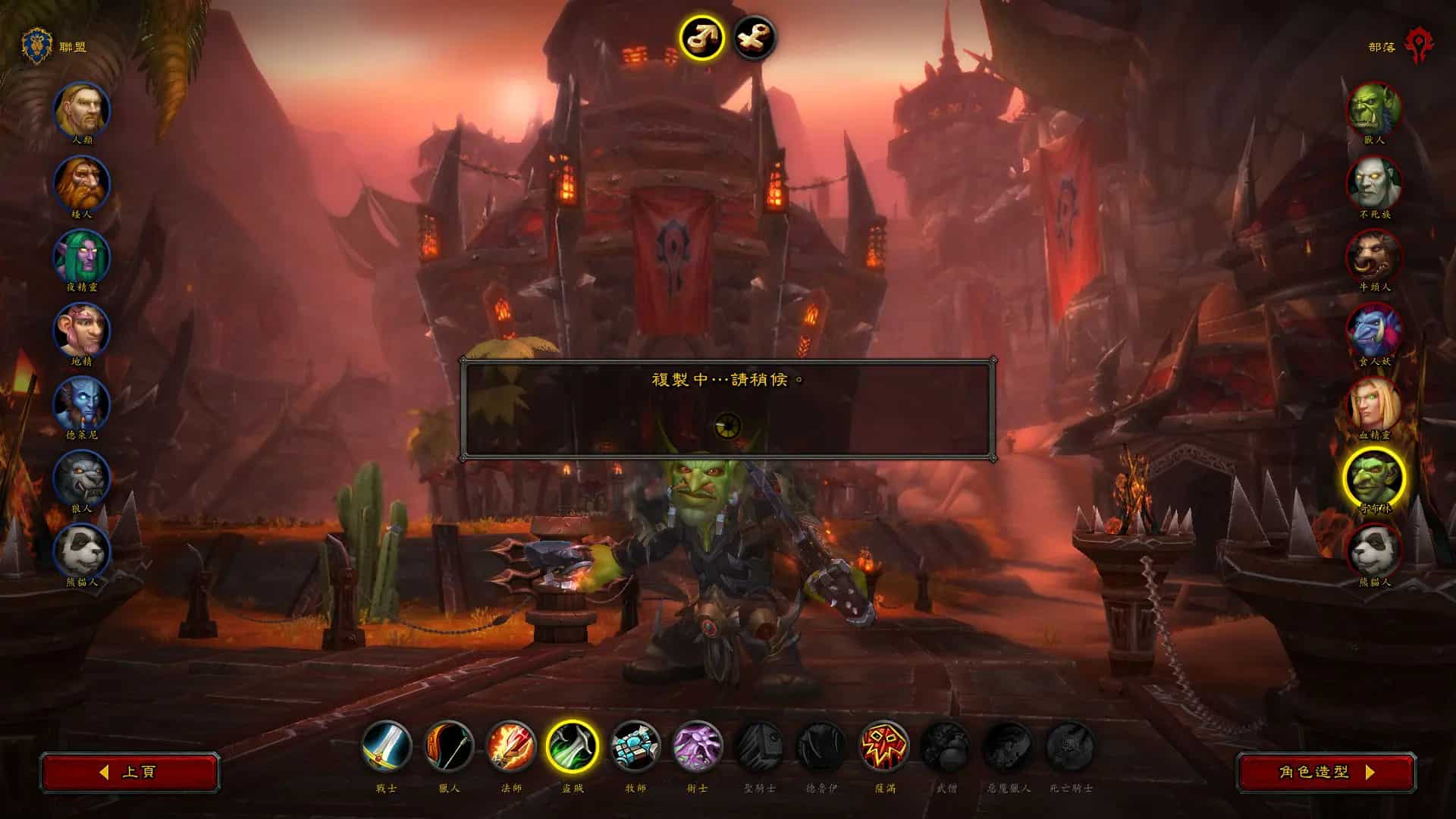Switch to female gender icon
Image resolution: width=1456 pixels, height=819 pixels.
point(755,37)
